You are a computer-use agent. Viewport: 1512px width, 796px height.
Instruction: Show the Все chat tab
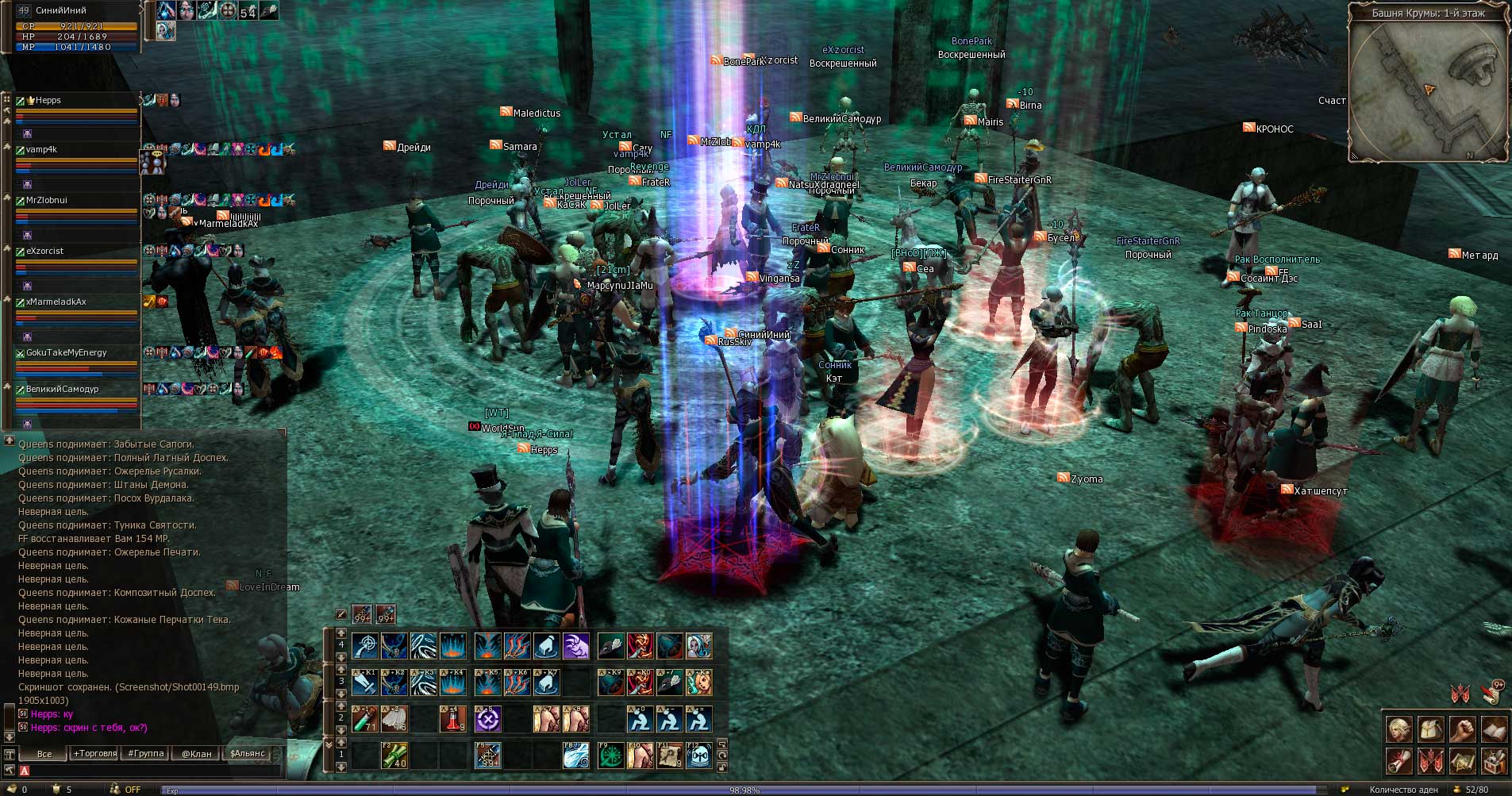tap(44, 753)
